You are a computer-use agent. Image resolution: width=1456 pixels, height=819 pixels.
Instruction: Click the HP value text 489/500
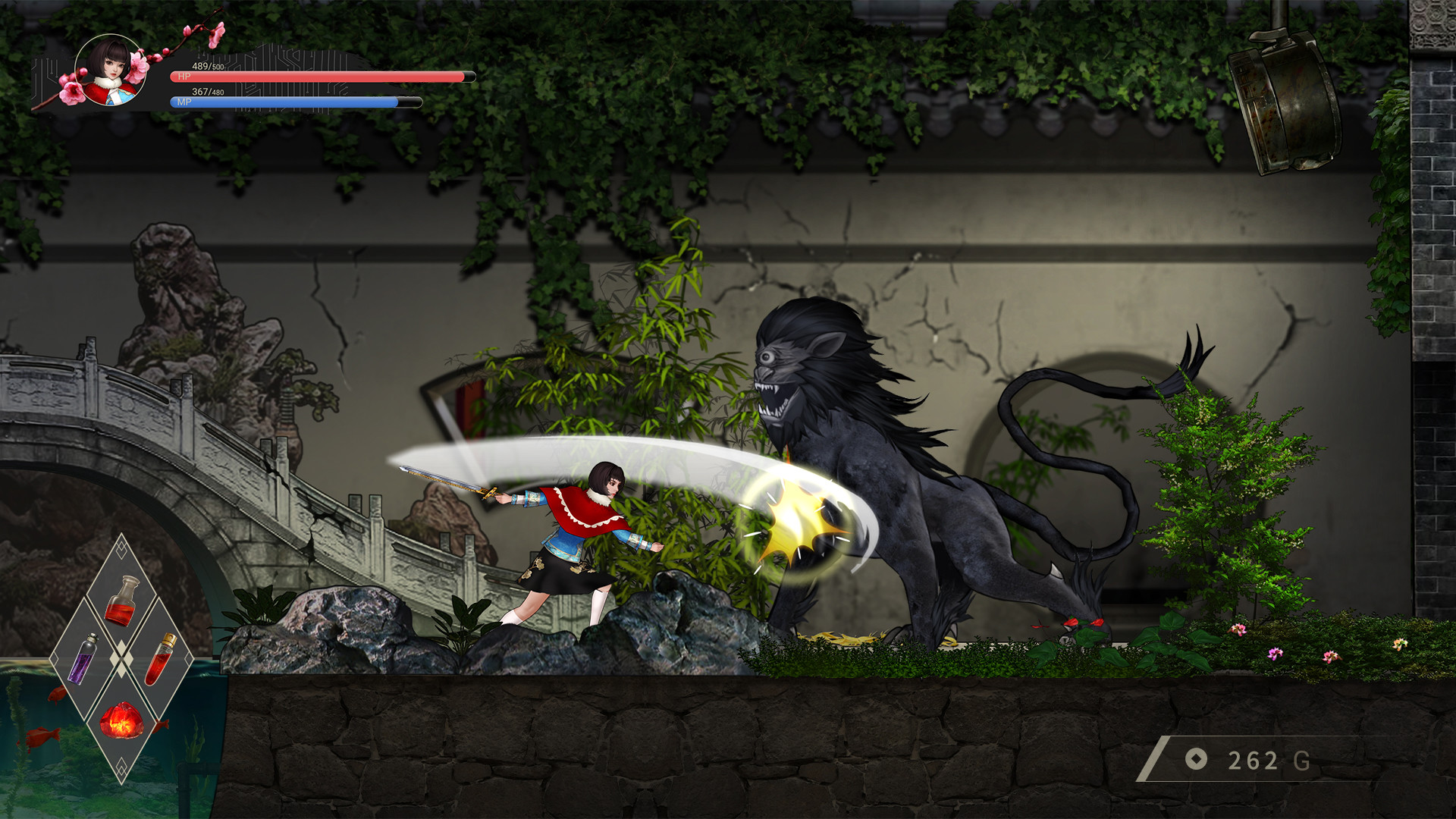208,67
